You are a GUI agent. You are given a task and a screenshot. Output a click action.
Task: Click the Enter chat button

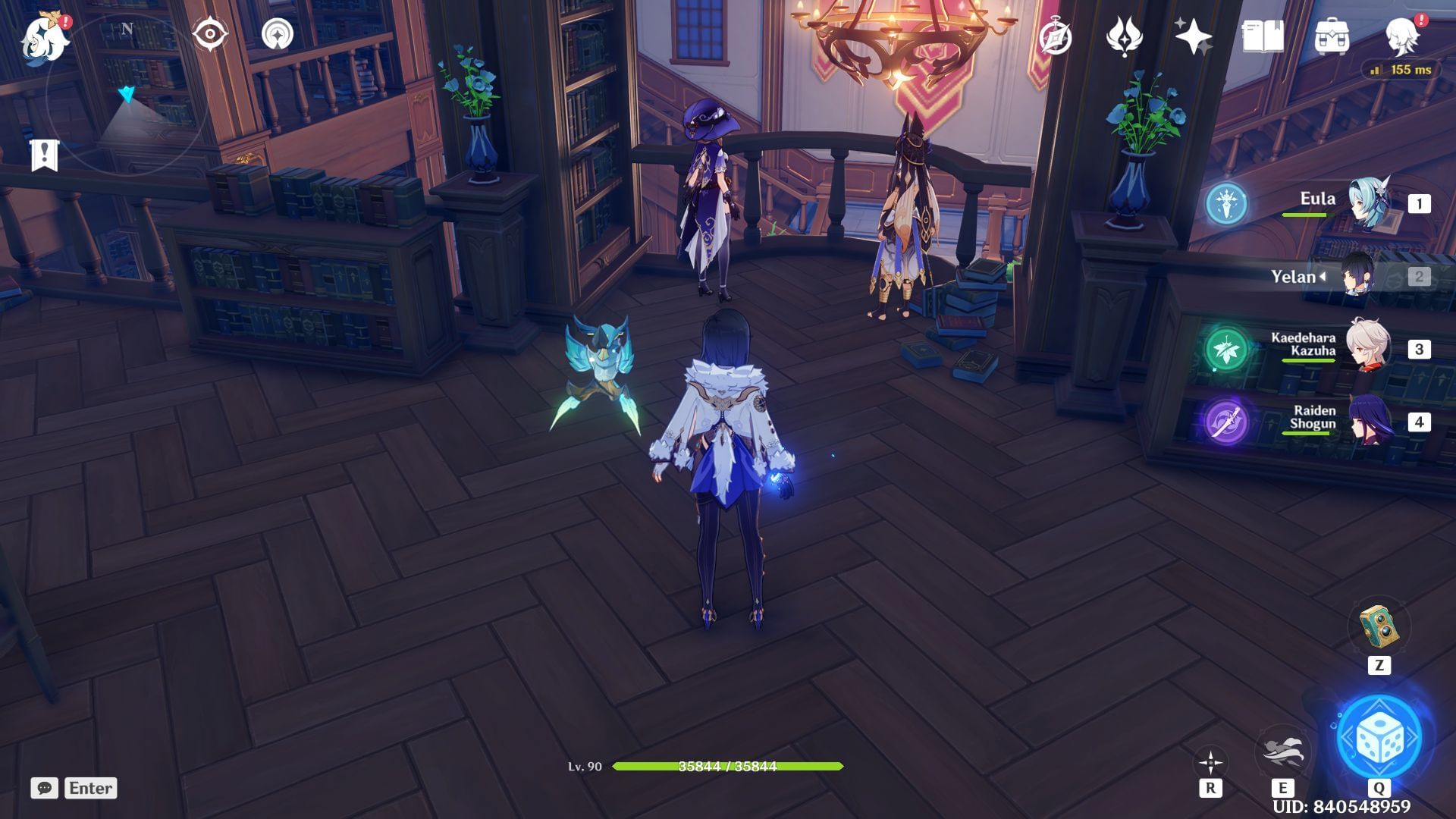pyautogui.click(x=91, y=789)
